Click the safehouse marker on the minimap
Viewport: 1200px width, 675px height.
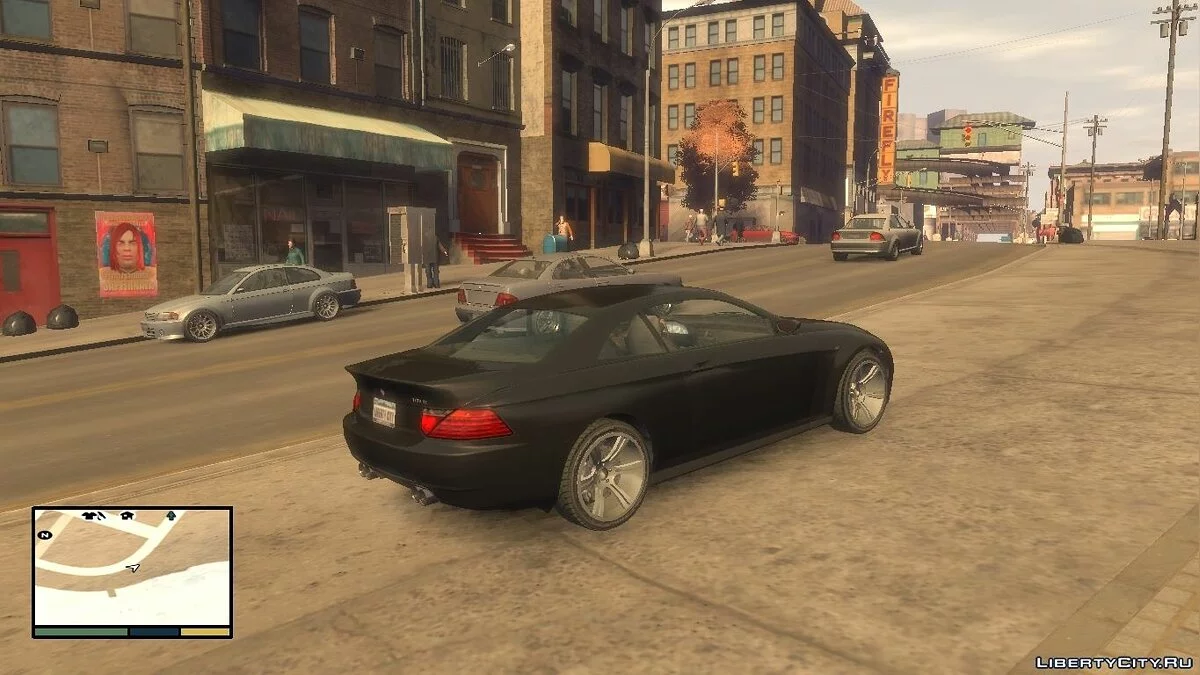tap(127, 516)
